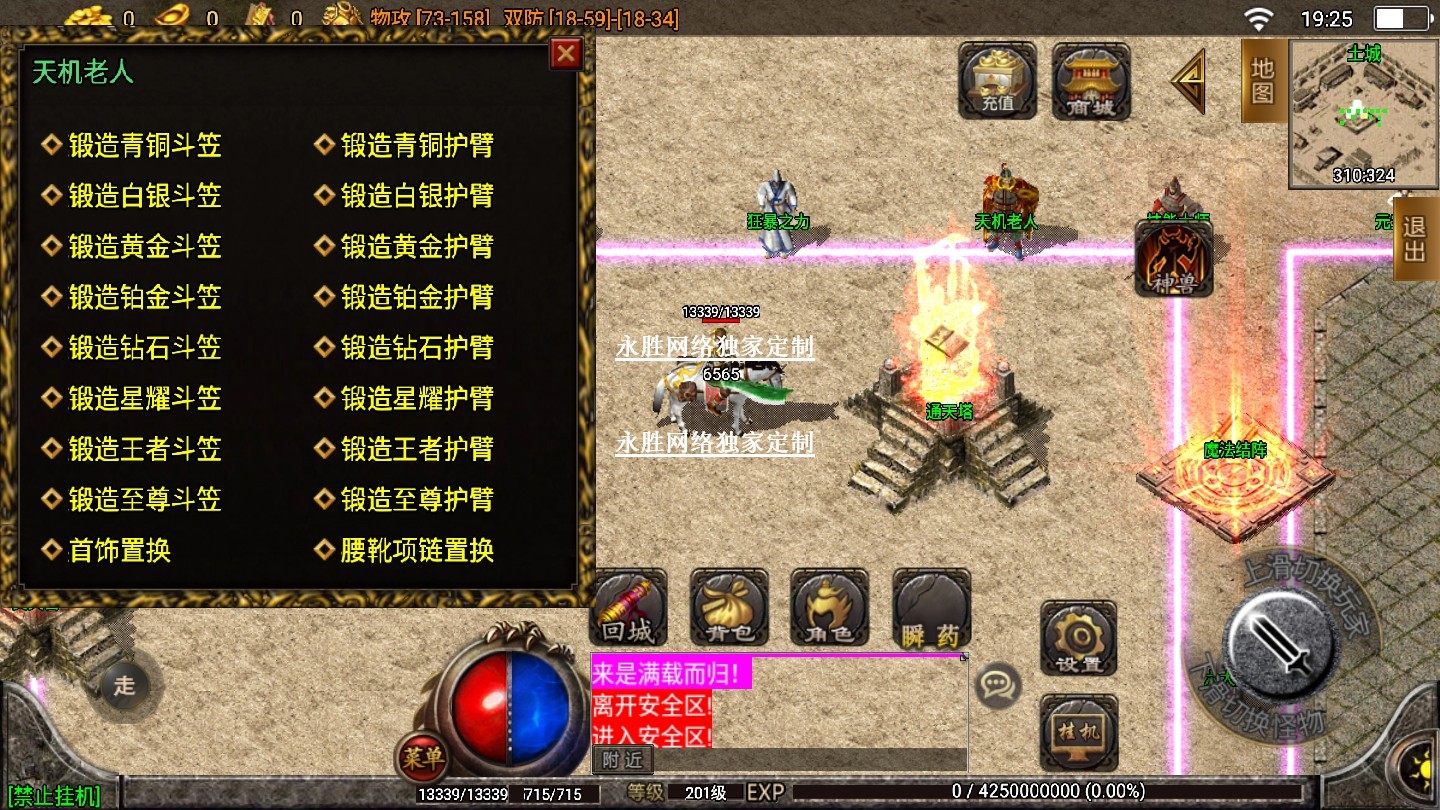The width and height of the screenshot is (1440, 810).
Task: Toggle the 地图 map tab
Action: [1262, 80]
